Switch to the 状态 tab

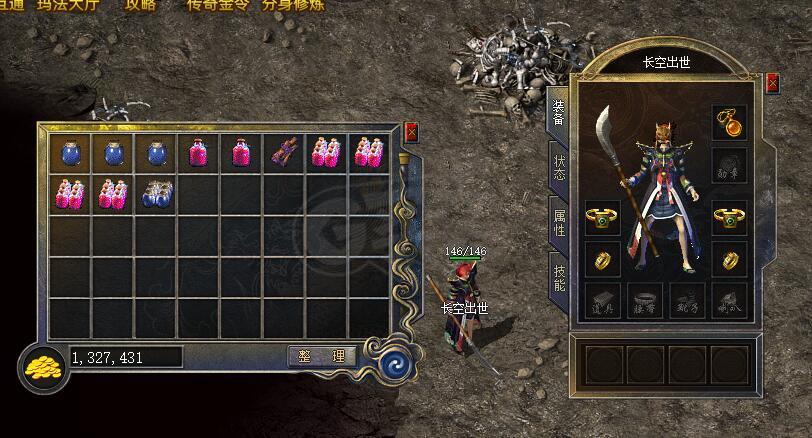coord(559,166)
